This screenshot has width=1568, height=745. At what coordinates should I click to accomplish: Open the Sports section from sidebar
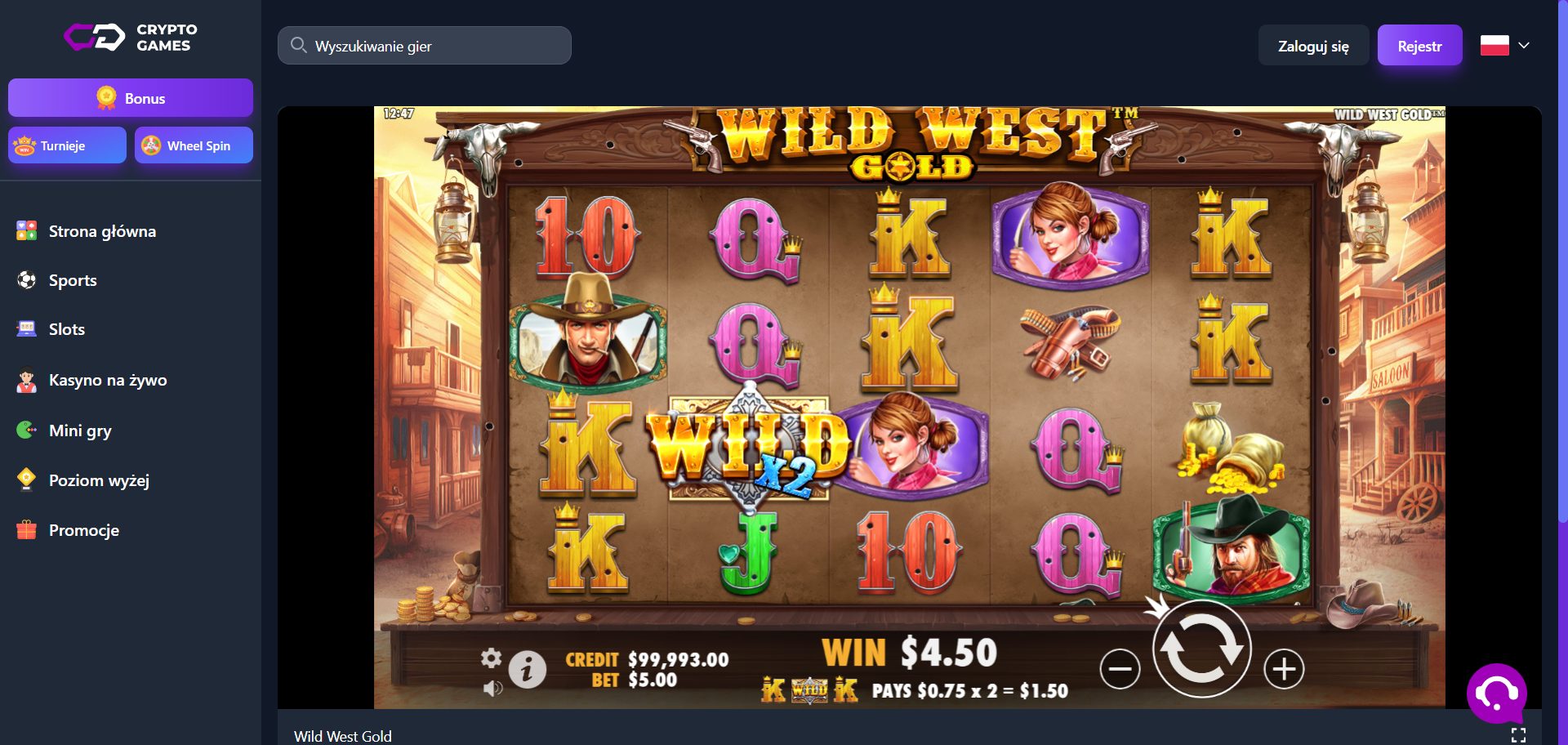point(73,280)
